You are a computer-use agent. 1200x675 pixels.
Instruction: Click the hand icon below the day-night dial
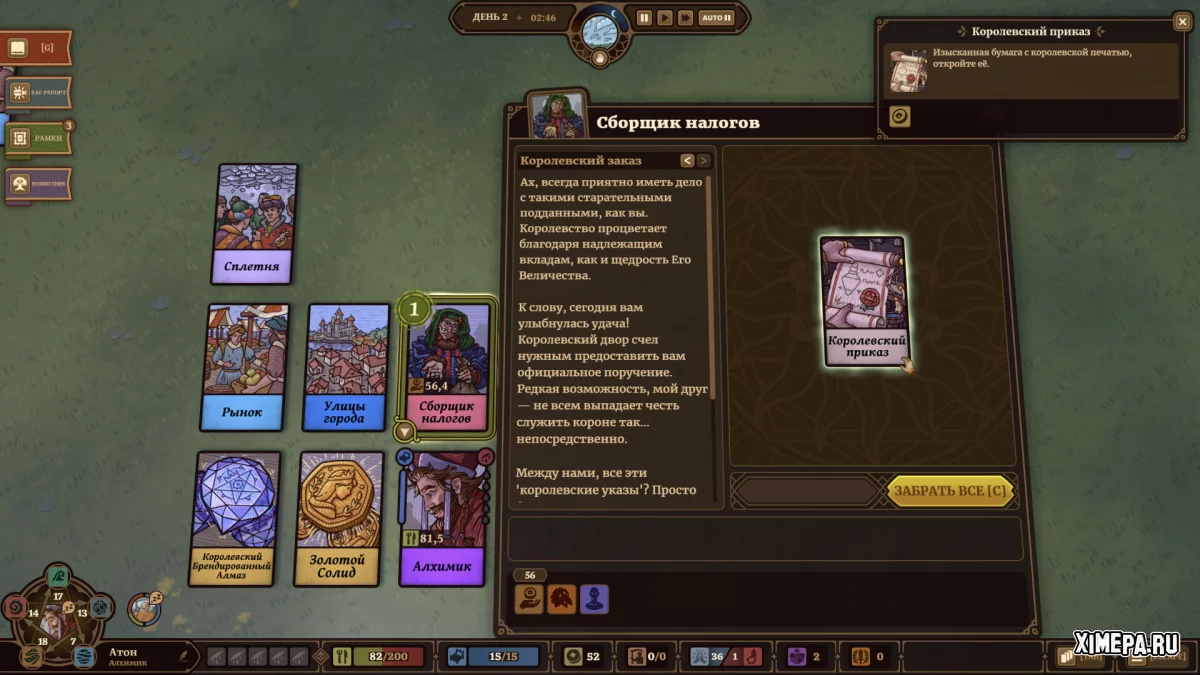[600, 58]
